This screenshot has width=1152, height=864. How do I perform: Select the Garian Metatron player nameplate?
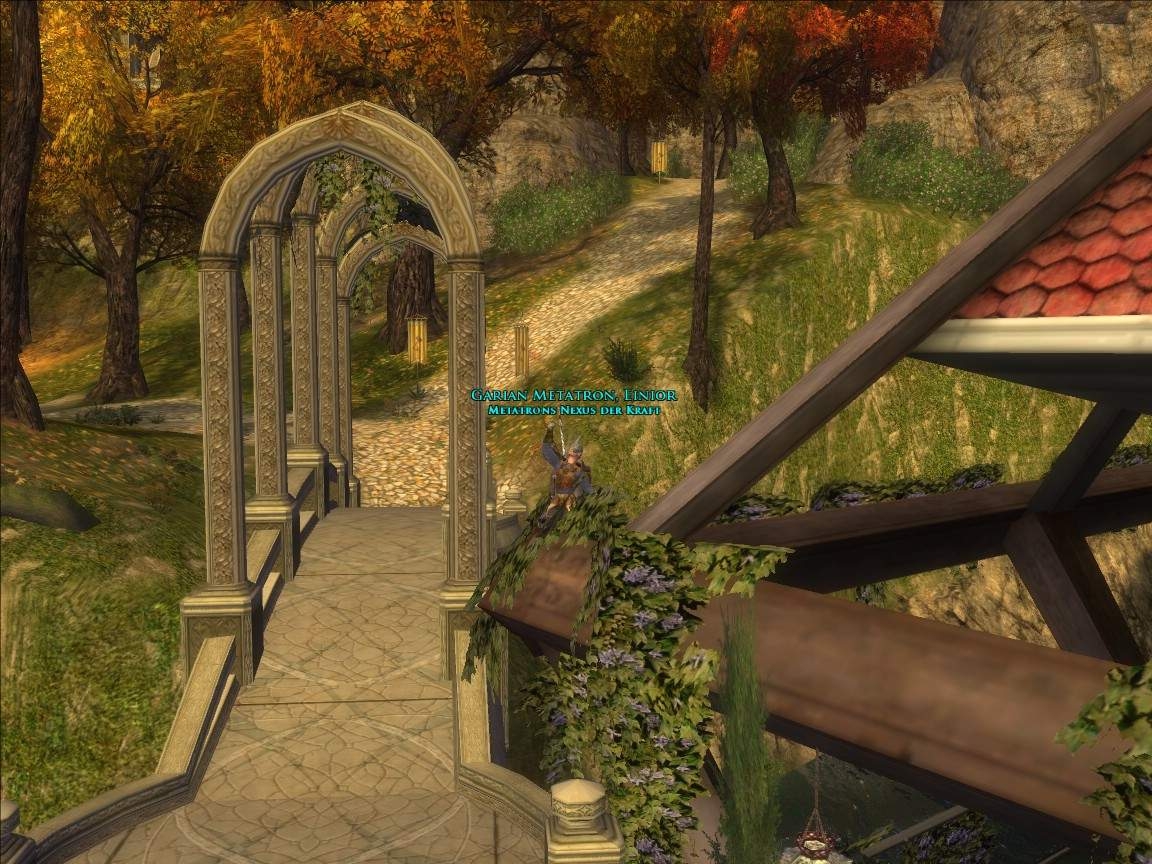(573, 396)
